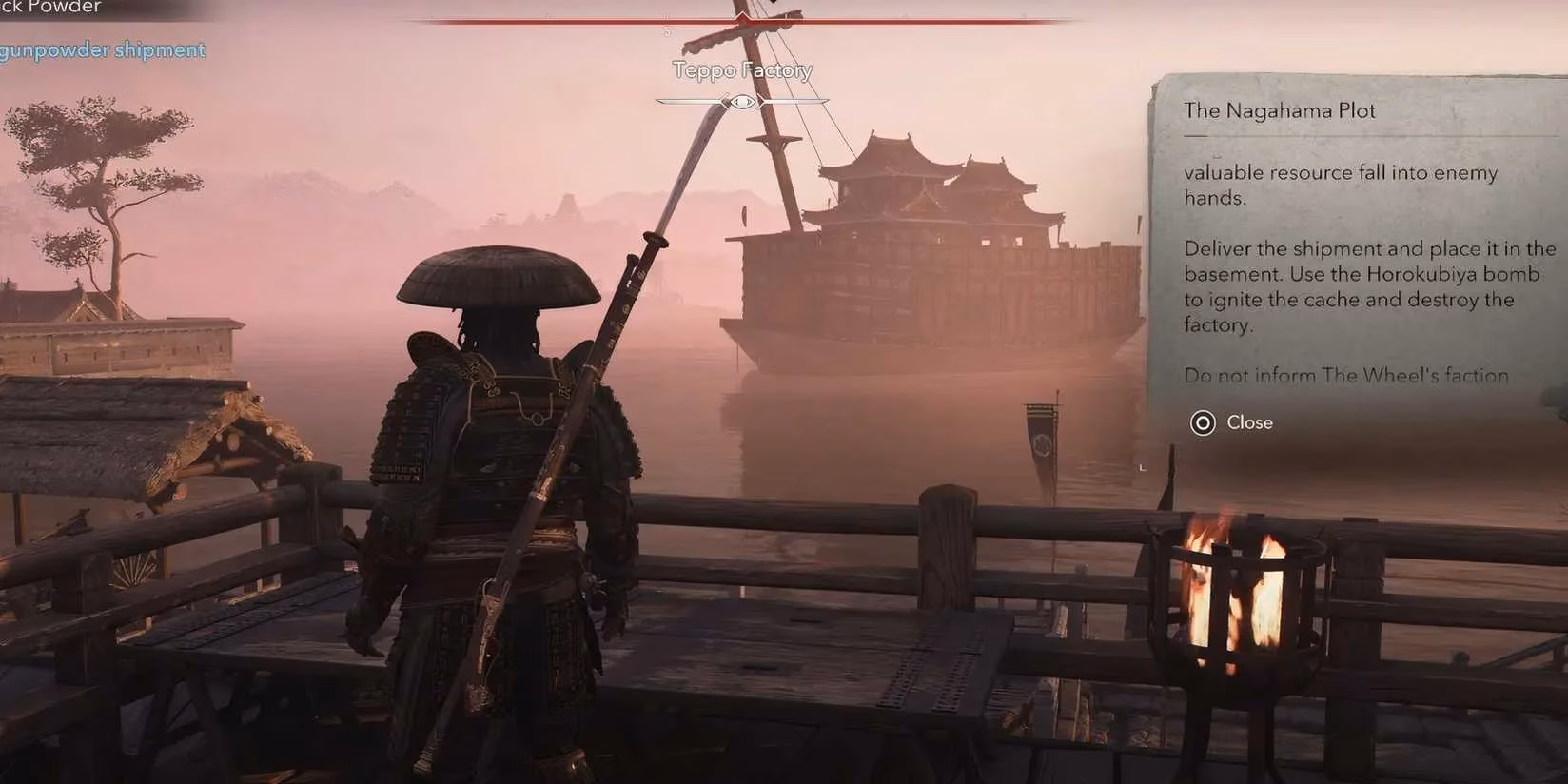
Task: Click the eye icon beneath Teppo Factory marker
Action: pos(741,101)
